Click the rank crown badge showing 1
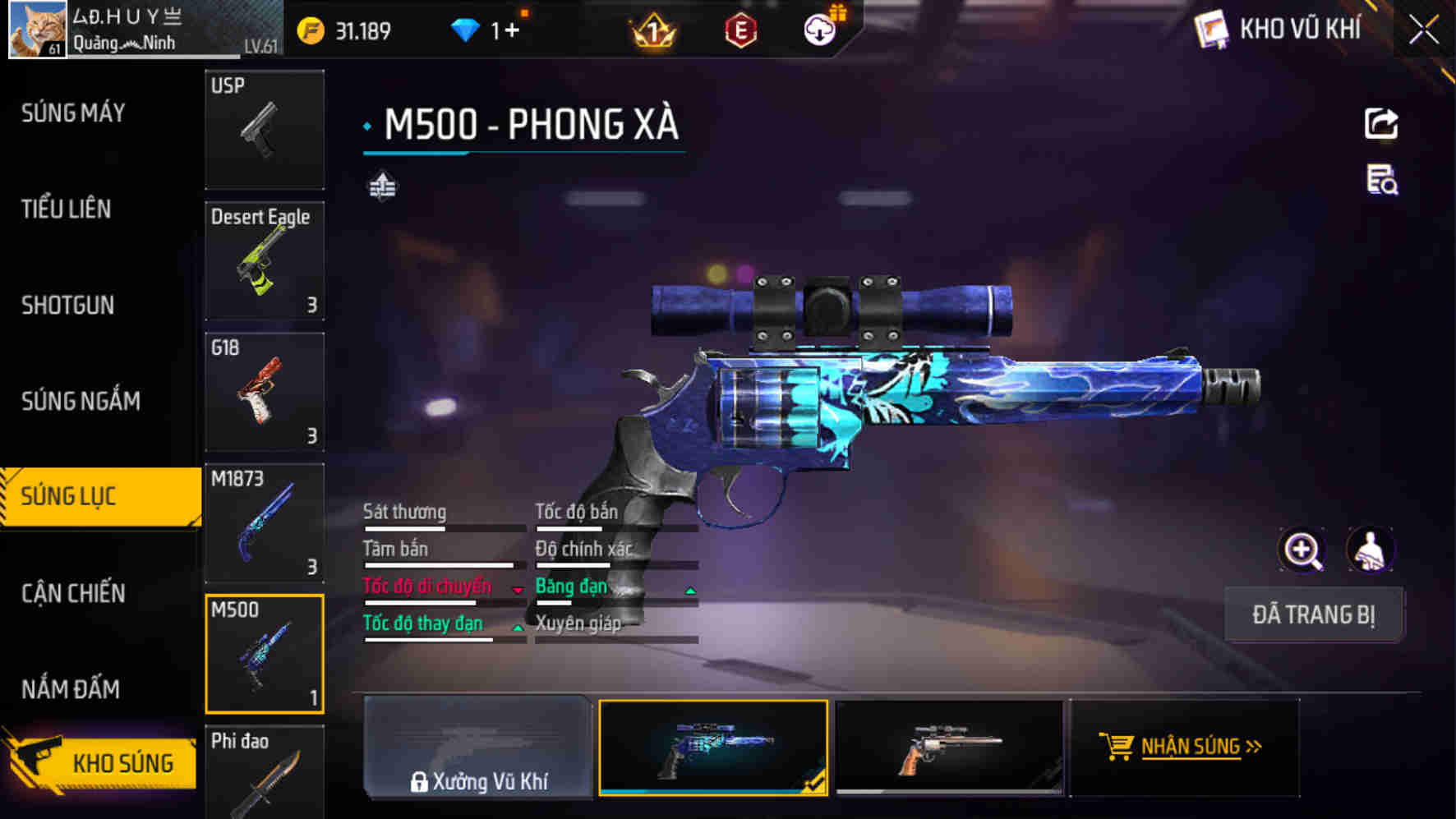Viewport: 1456px width, 819px height. point(652,29)
